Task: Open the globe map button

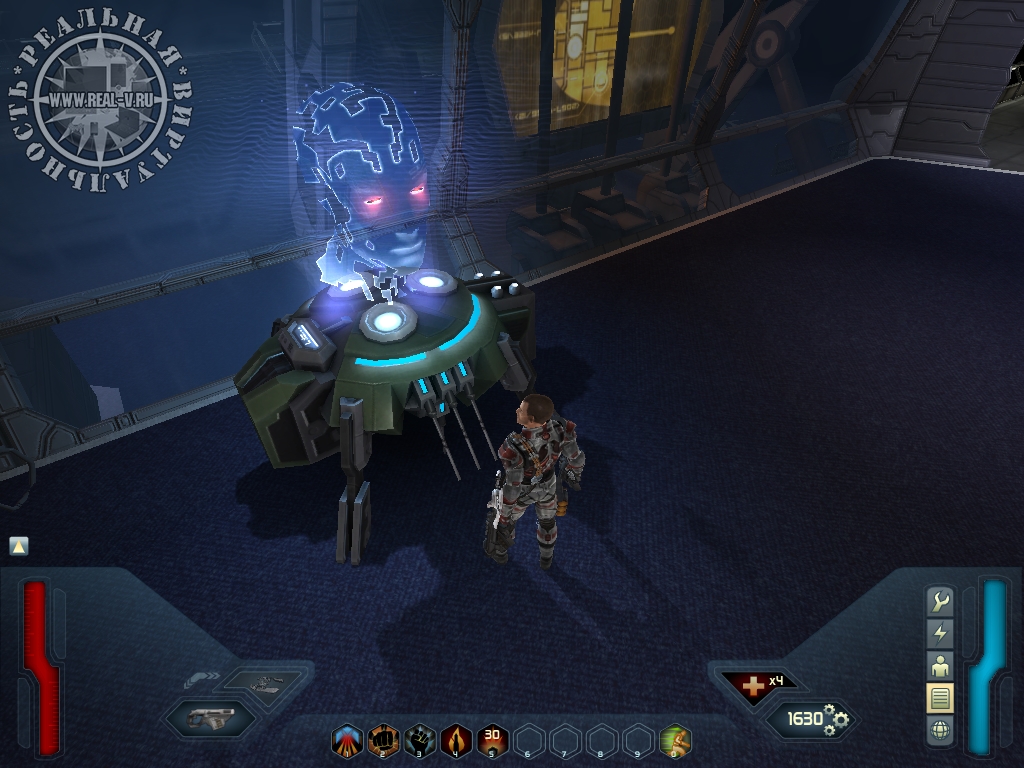Action: pyautogui.click(x=940, y=730)
